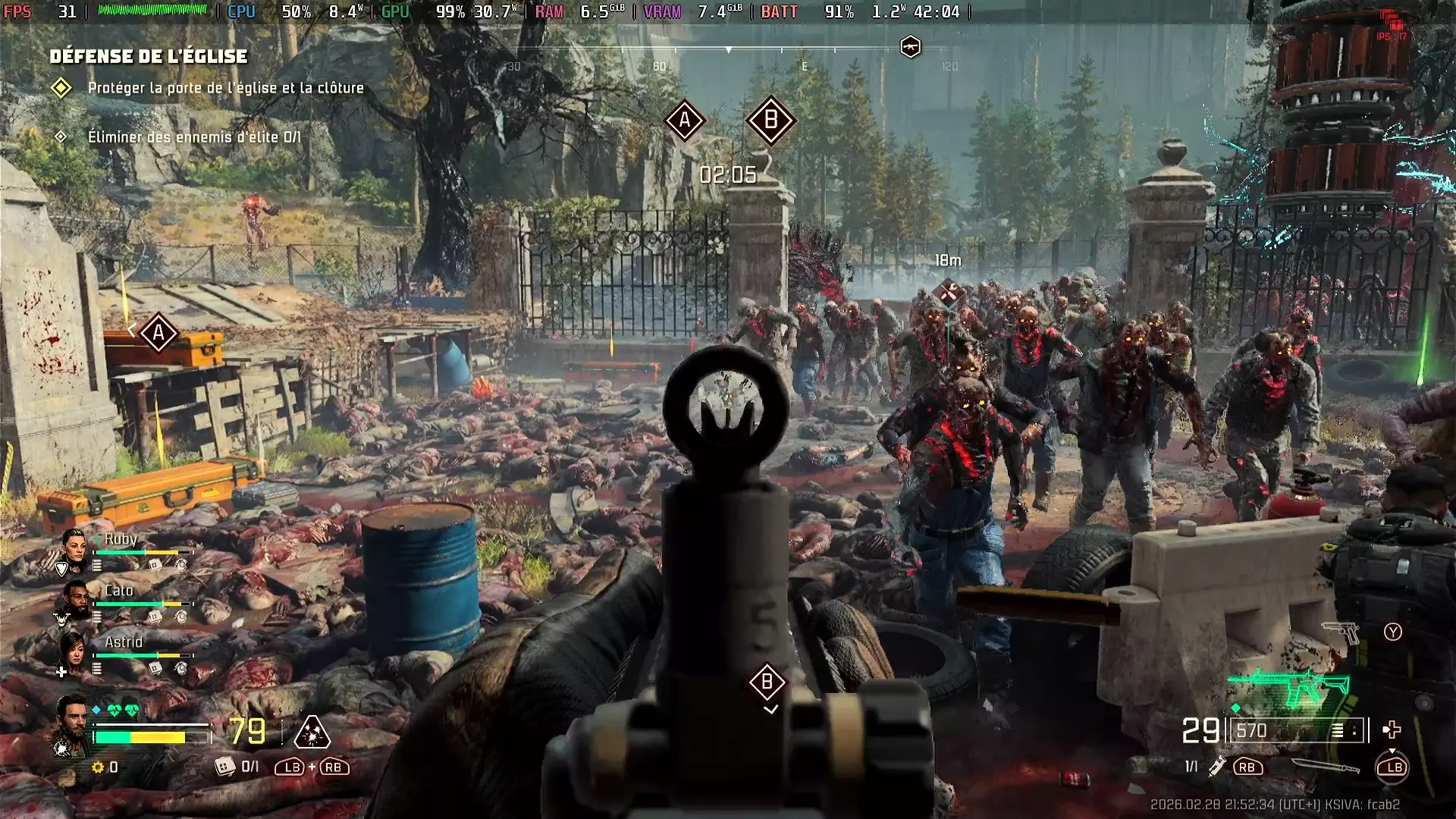The height and width of the screenshot is (819, 1456).
Task: Select the elite enemies elimination objective
Action: point(194,137)
